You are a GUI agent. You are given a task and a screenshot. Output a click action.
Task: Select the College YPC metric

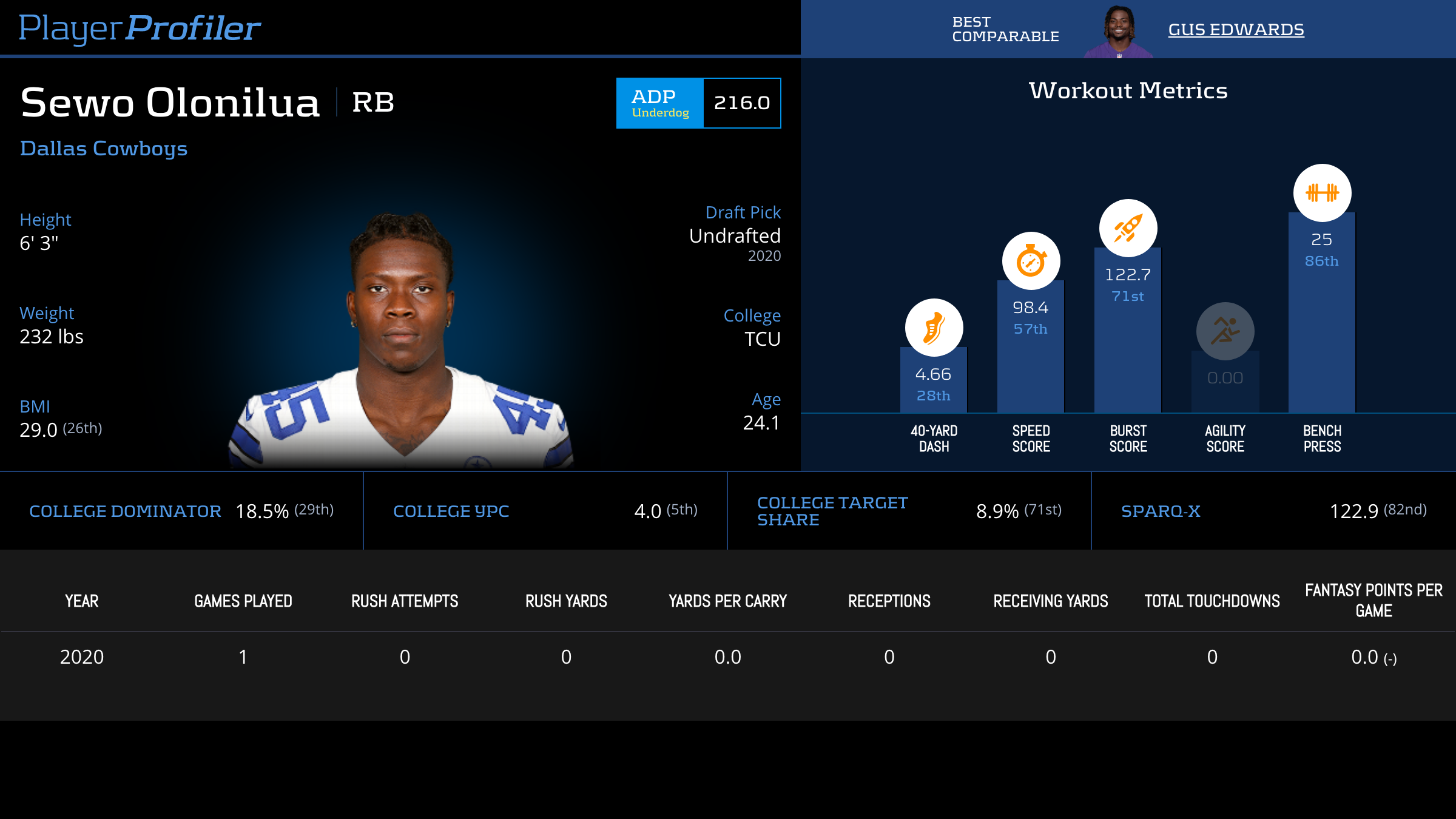[451, 511]
